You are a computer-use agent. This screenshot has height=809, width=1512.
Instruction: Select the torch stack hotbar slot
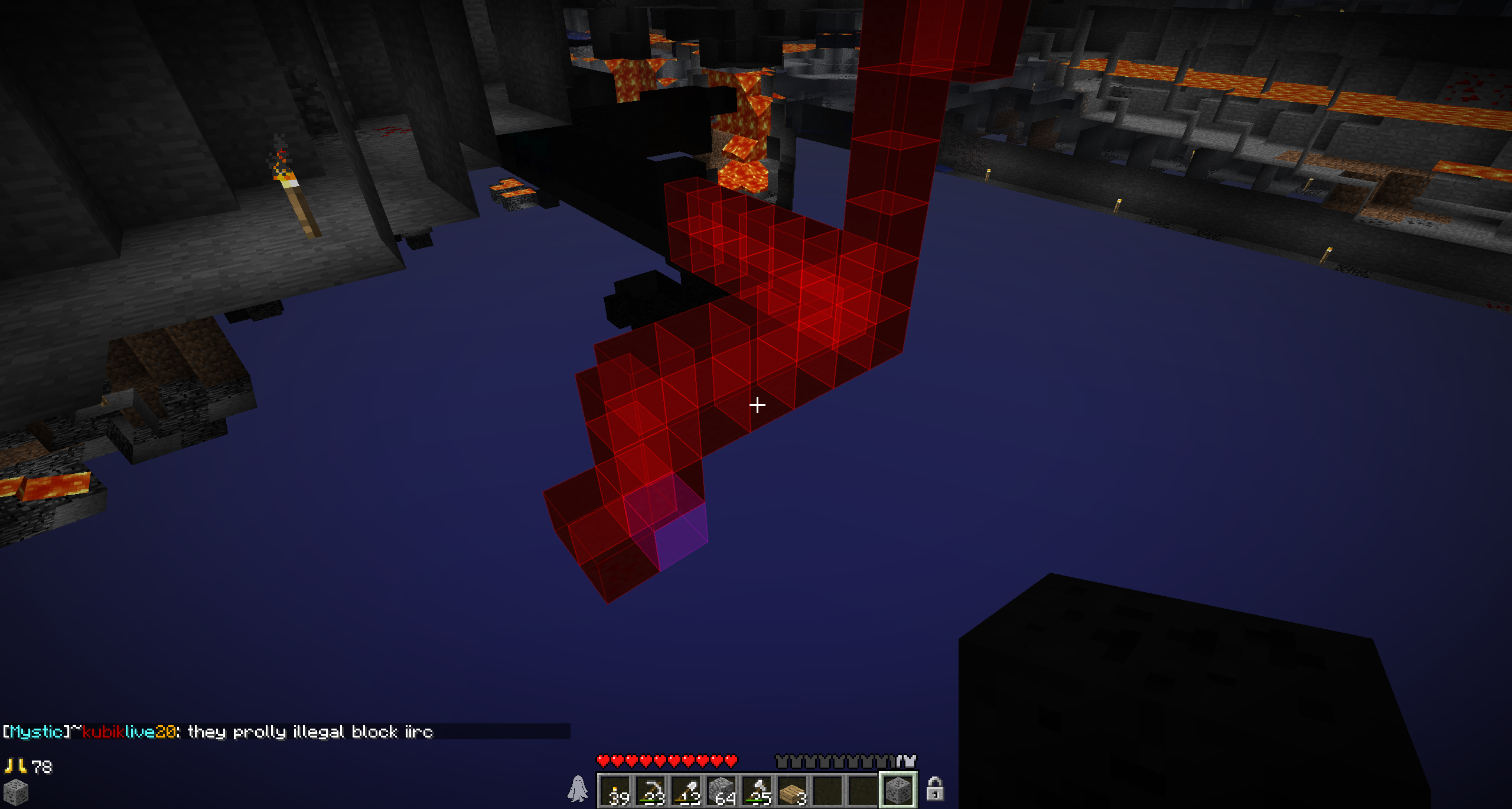(615, 790)
